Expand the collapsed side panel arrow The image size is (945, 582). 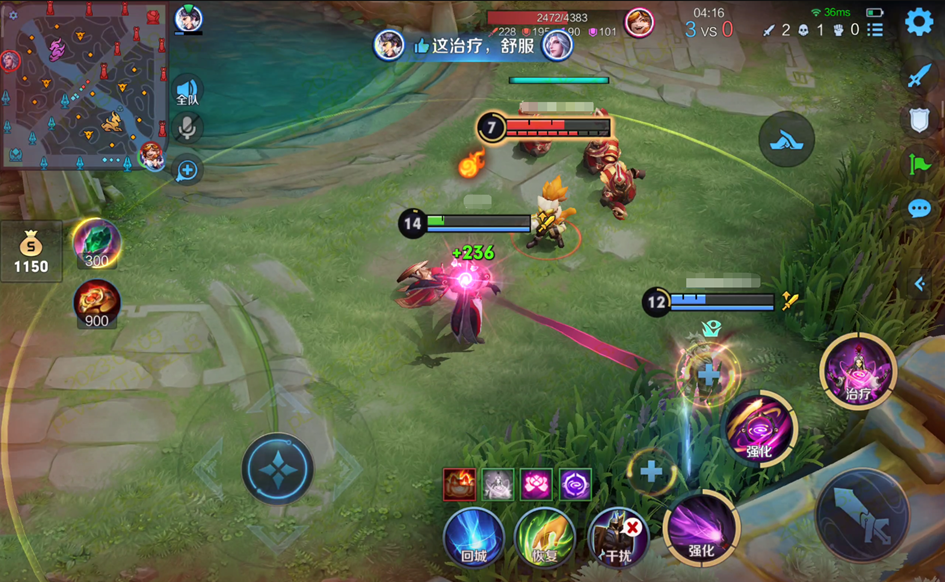920,284
